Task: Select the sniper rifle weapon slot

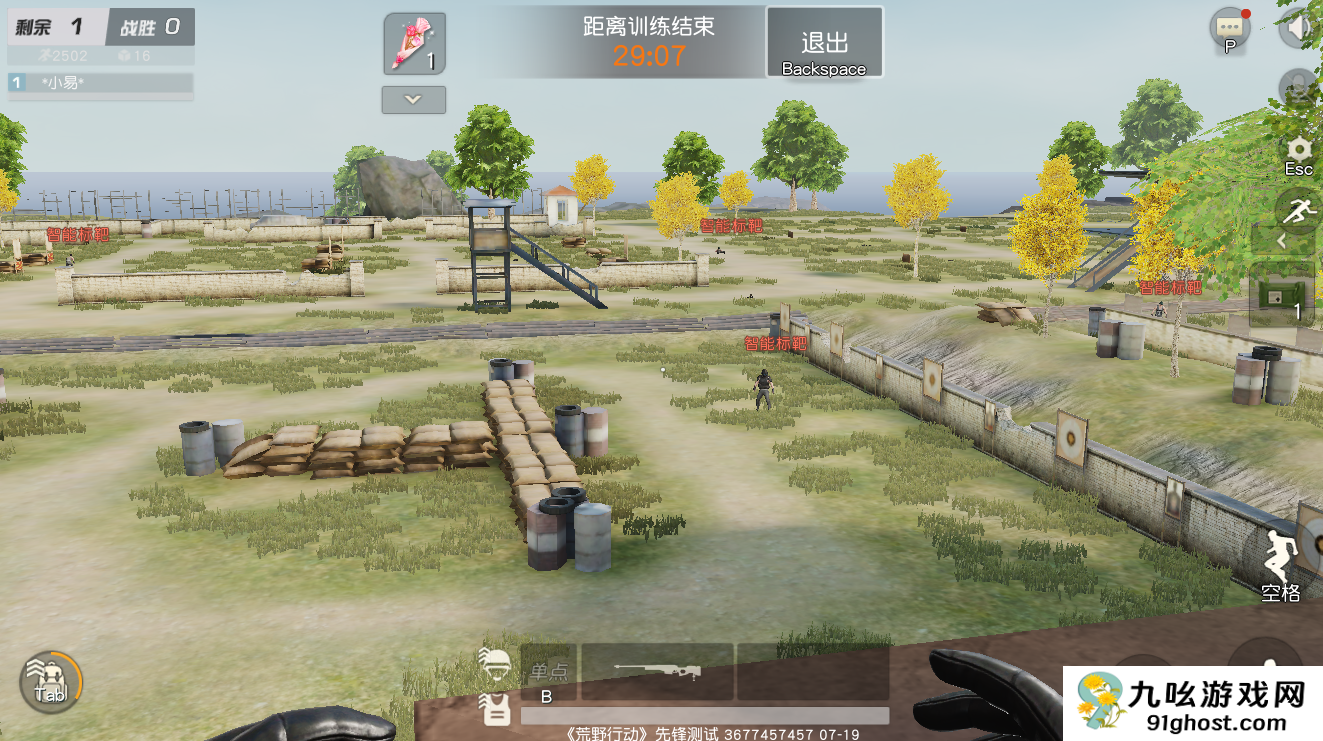Action: (657, 671)
